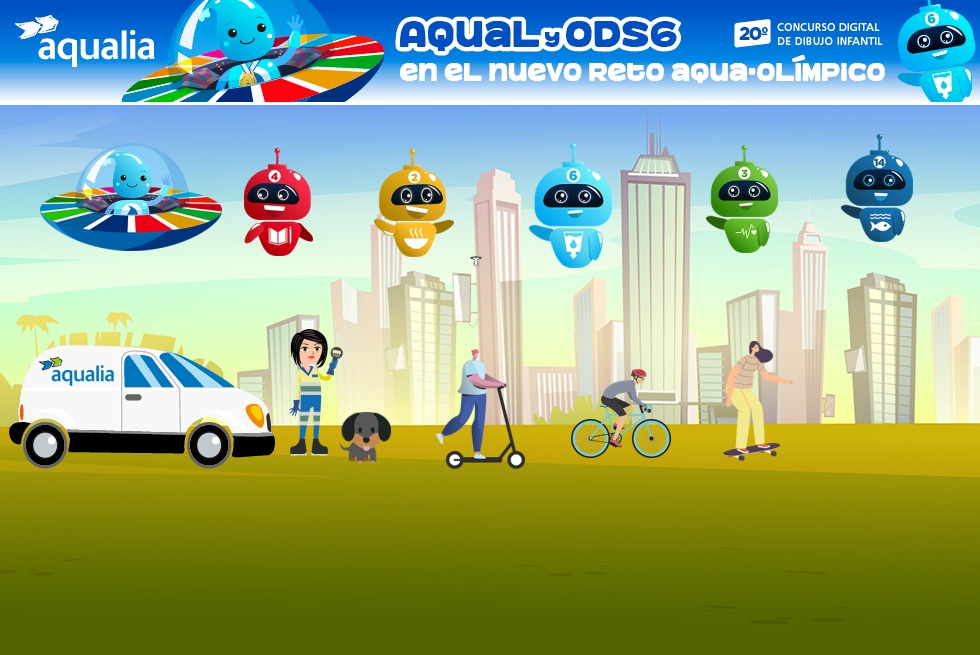Viewport: 980px width, 655px height.
Task: Select the red ODS 4 book robot
Action: coord(277,204)
